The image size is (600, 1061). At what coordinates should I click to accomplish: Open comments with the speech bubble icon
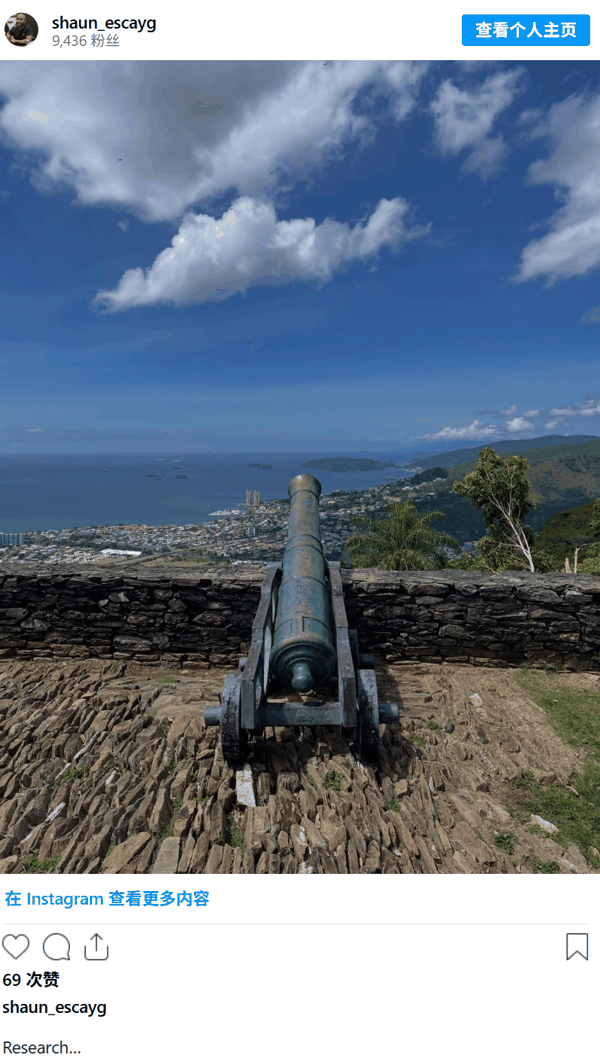coord(57,947)
